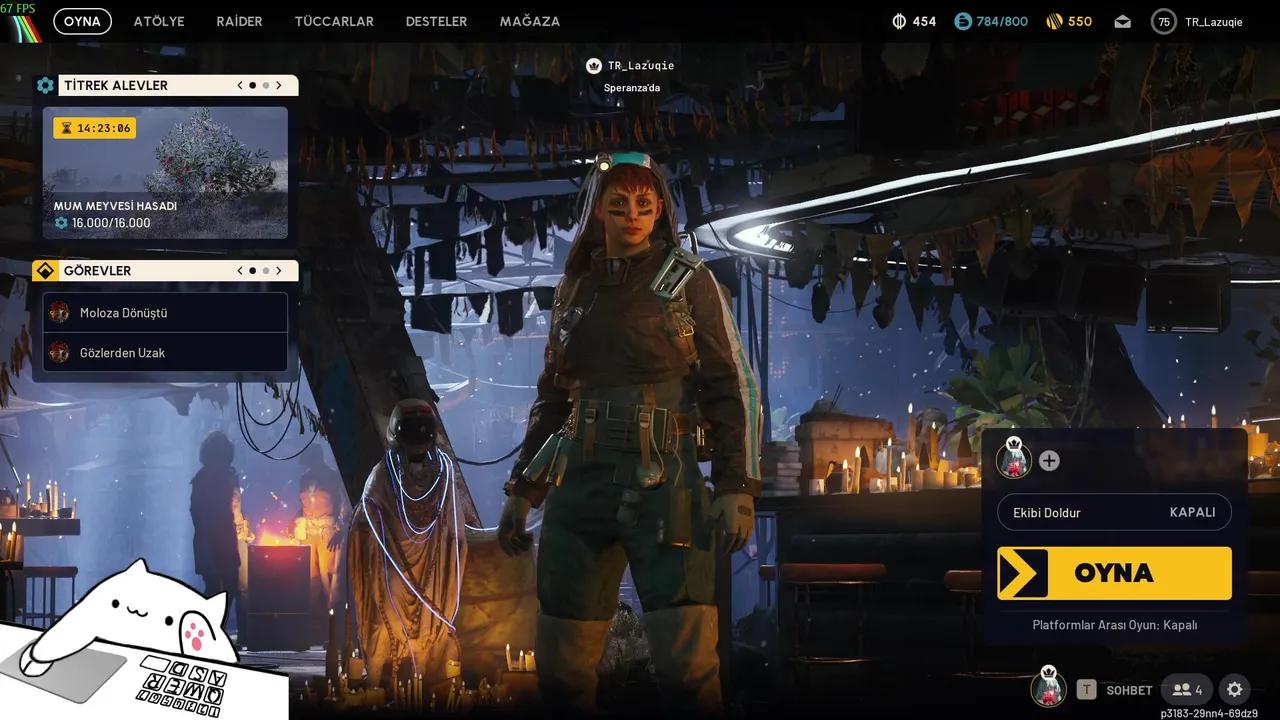Click the teal 784/800 currency icon
The image size is (1280, 720).
coord(963,20)
